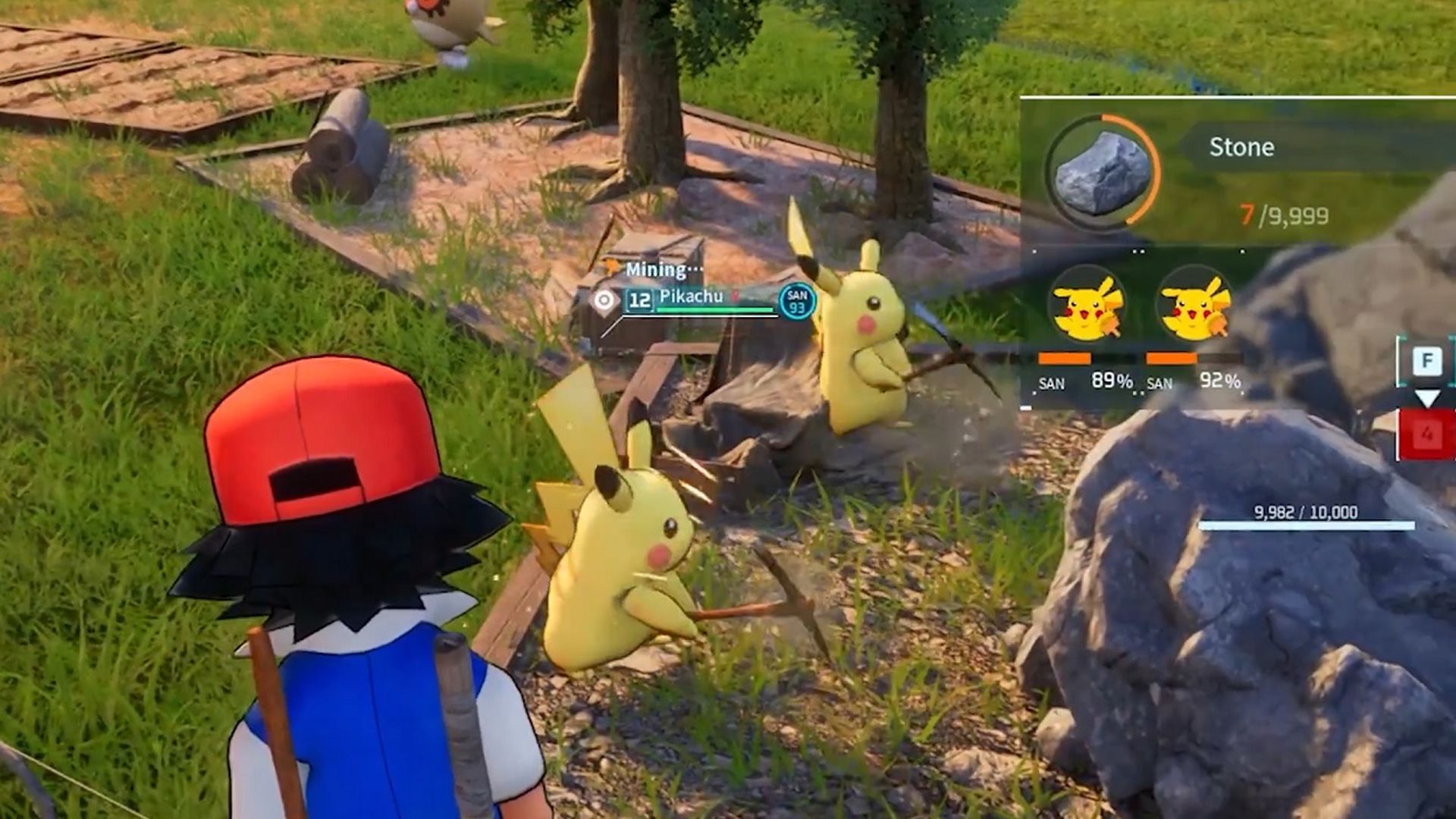Image resolution: width=1456 pixels, height=819 pixels.
Task: Click the orange mining task icon next to Mining text
Action: coord(610,268)
